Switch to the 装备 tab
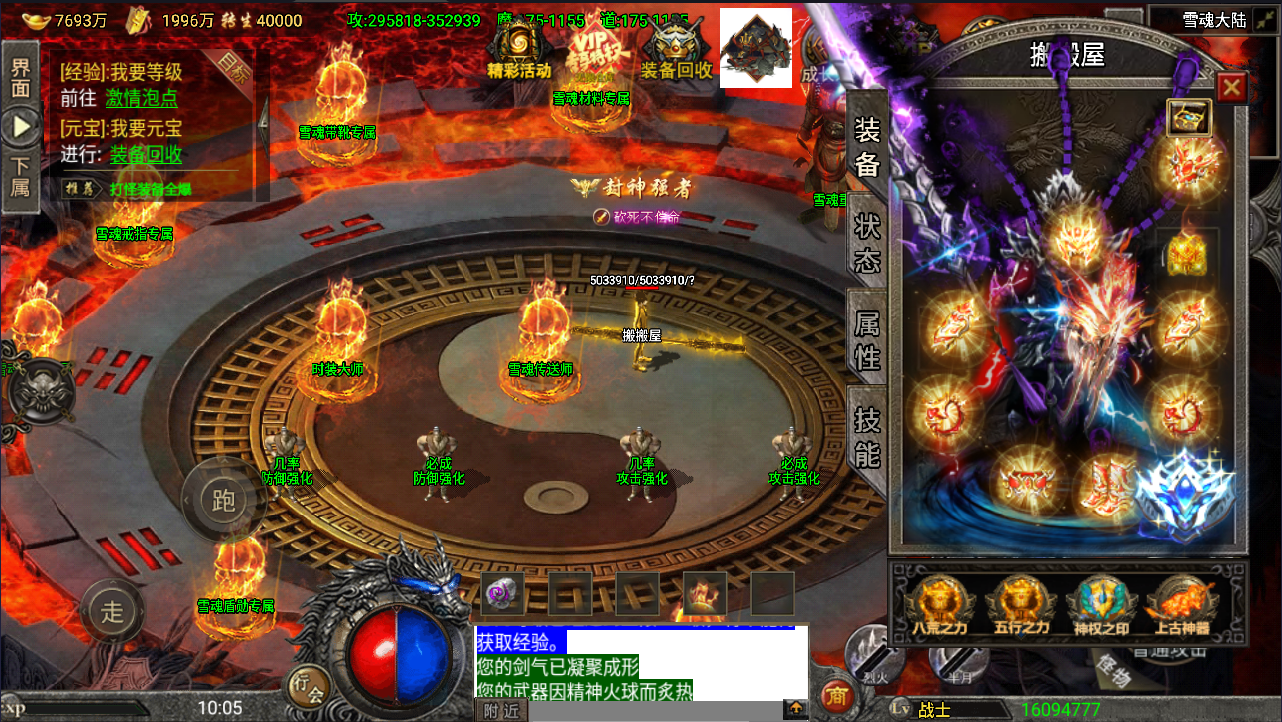Screen dimensions: 1282x722 tap(867, 145)
